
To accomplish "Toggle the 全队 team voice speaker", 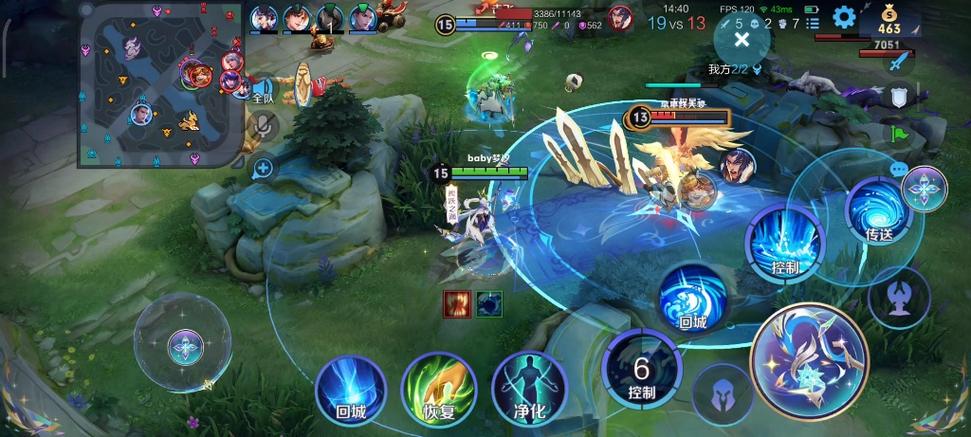I will 263,92.
